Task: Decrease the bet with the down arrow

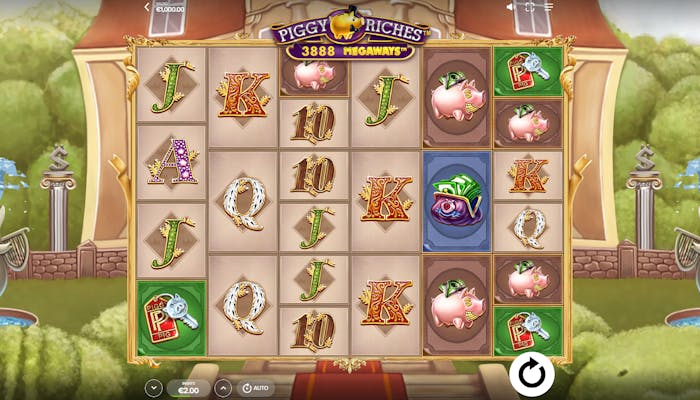Action: click(153, 387)
